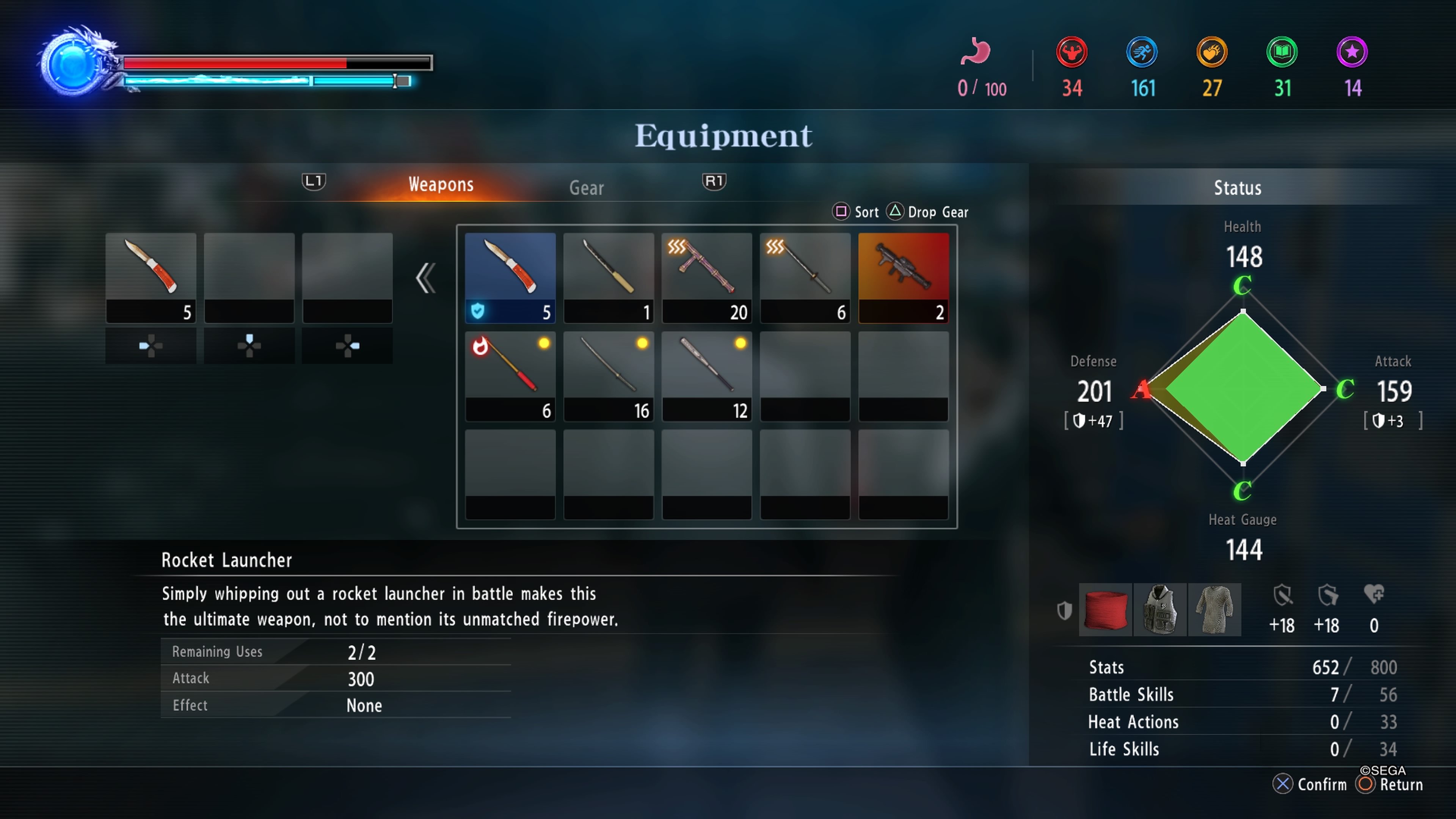Click the first equipped weapon slot holding the knife
The image size is (1456, 819).
point(151,277)
